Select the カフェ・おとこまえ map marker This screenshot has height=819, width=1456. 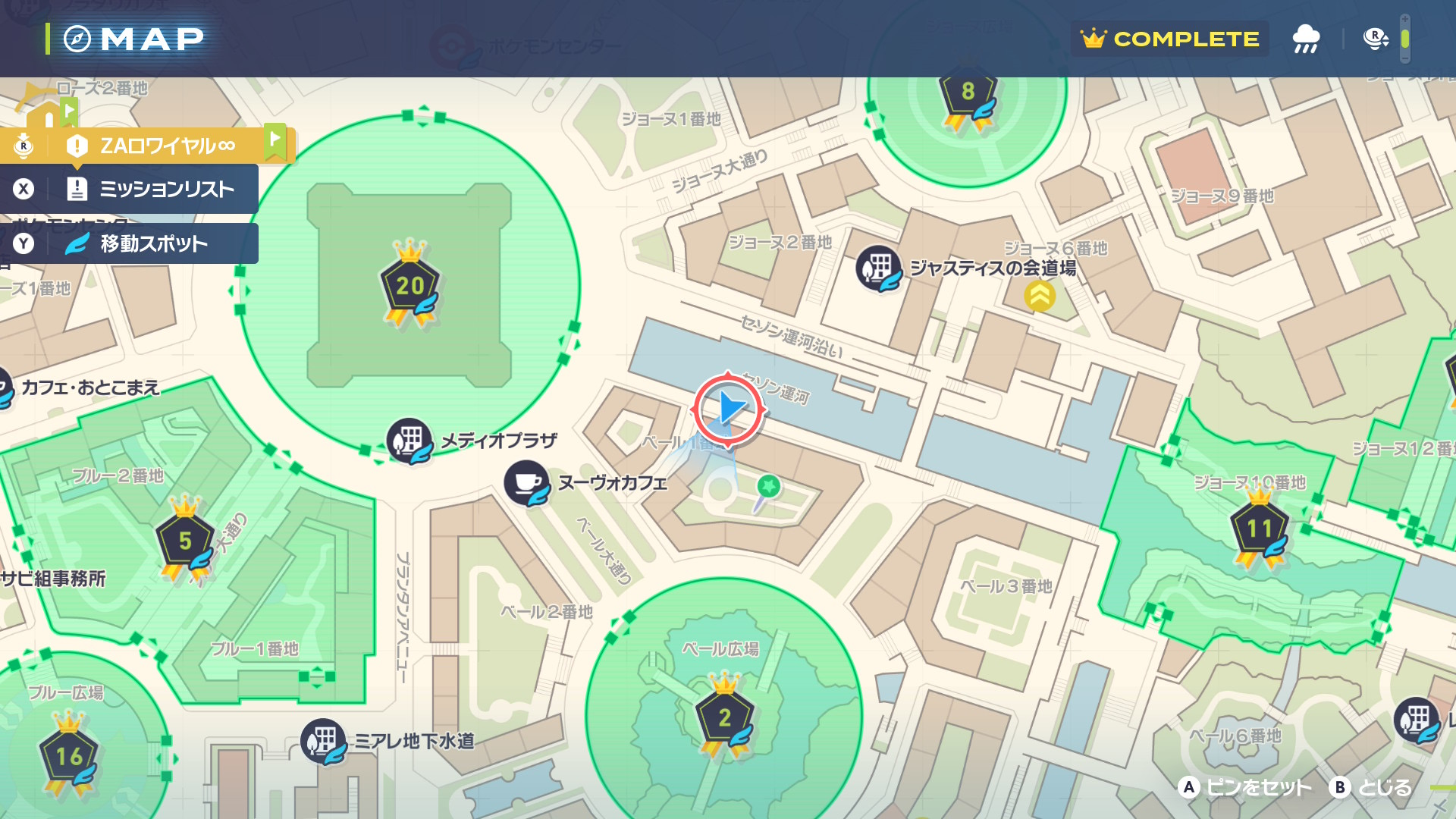coord(5,388)
